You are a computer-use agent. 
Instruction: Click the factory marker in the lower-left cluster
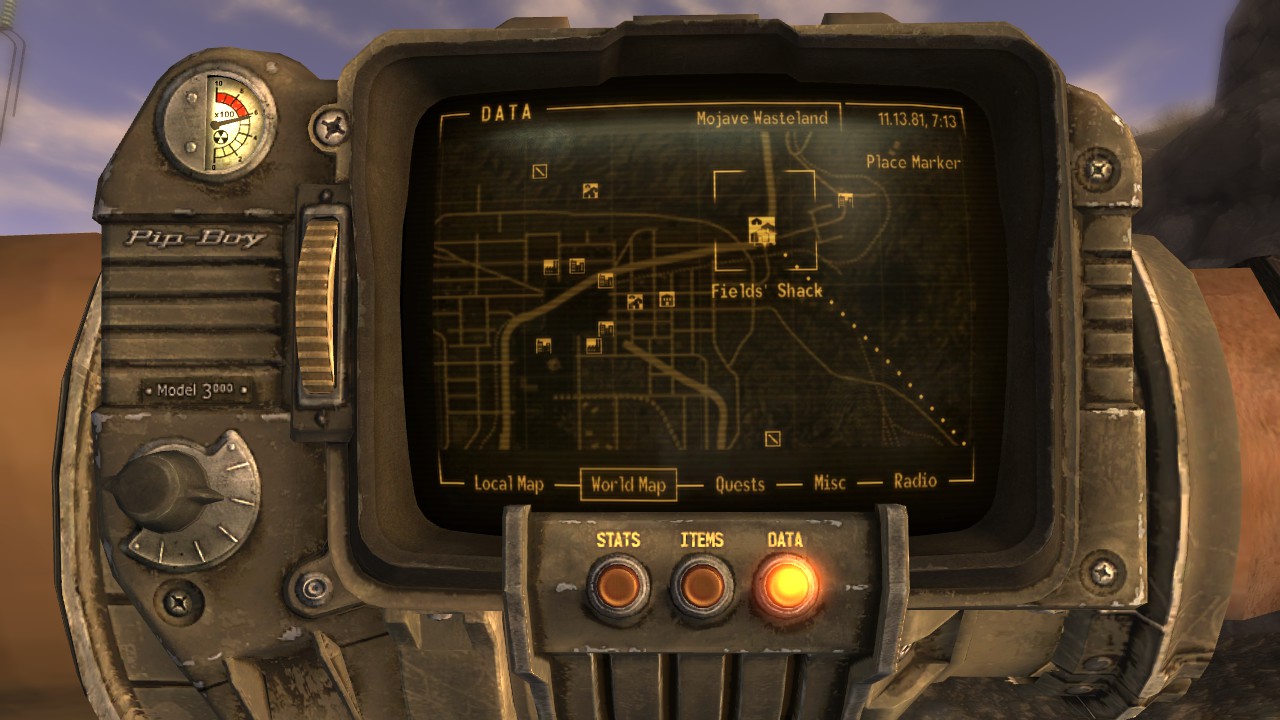click(593, 344)
